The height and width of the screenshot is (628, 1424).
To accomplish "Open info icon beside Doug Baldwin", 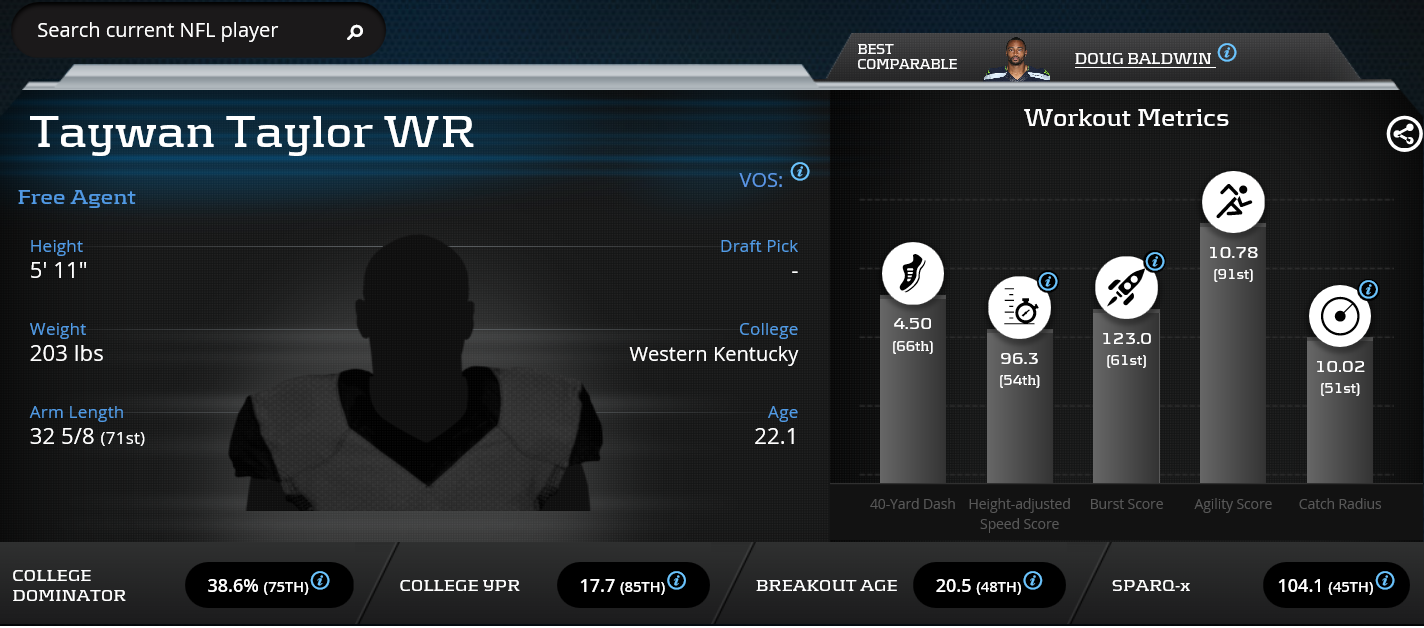I will pos(1227,52).
